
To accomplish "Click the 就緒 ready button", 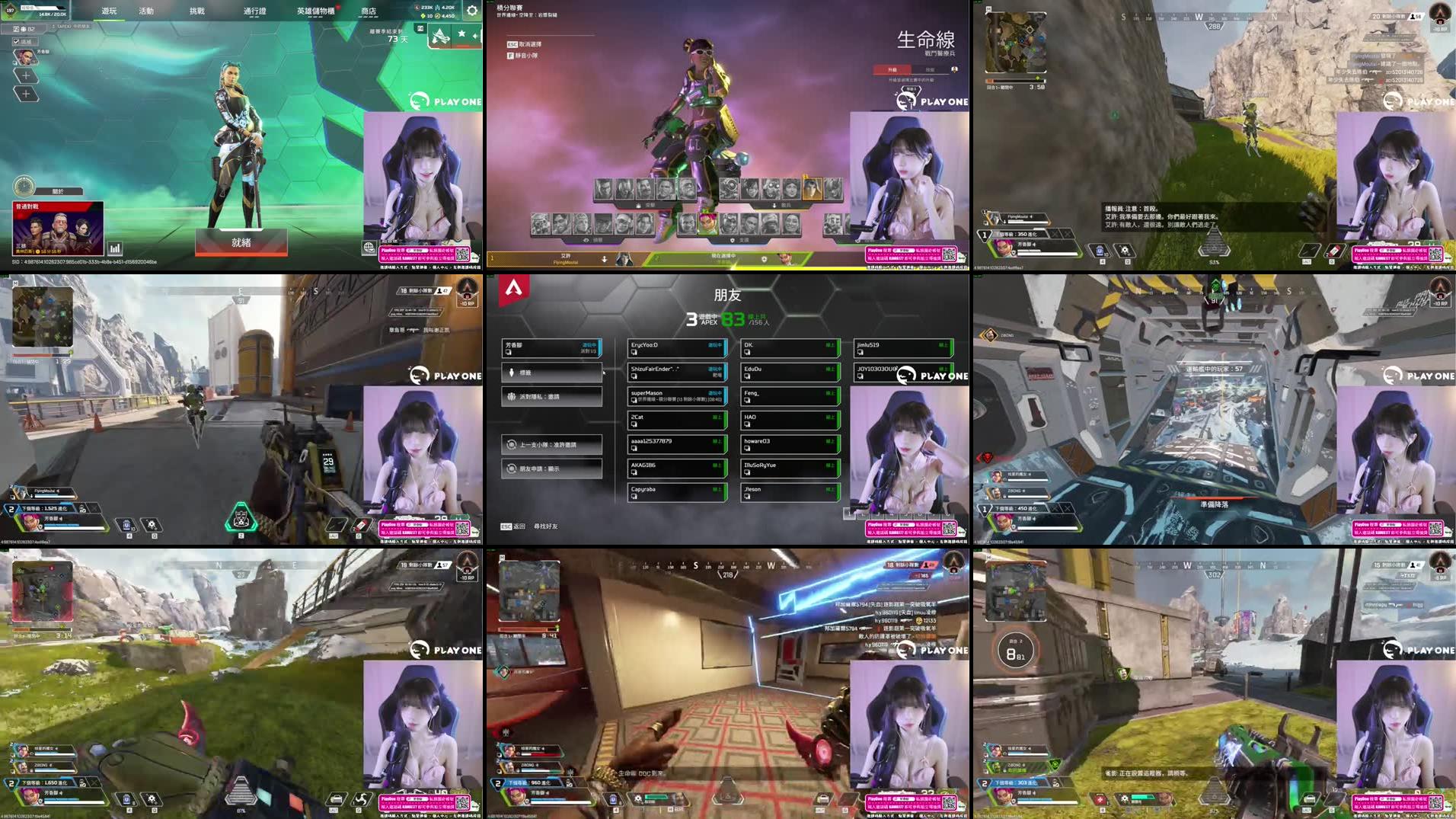I will pyautogui.click(x=241, y=240).
